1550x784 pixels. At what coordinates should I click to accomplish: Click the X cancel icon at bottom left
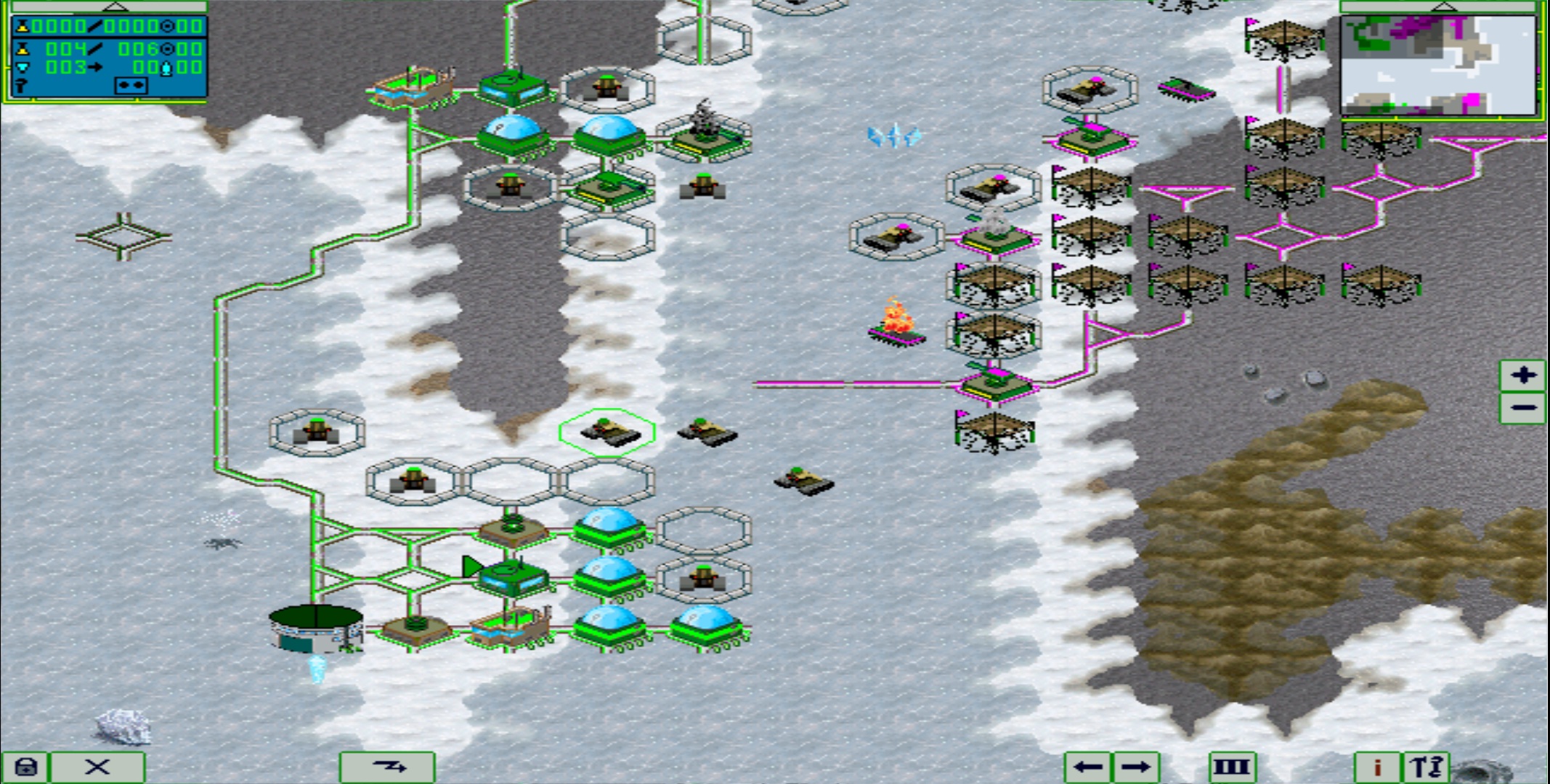coord(98,766)
